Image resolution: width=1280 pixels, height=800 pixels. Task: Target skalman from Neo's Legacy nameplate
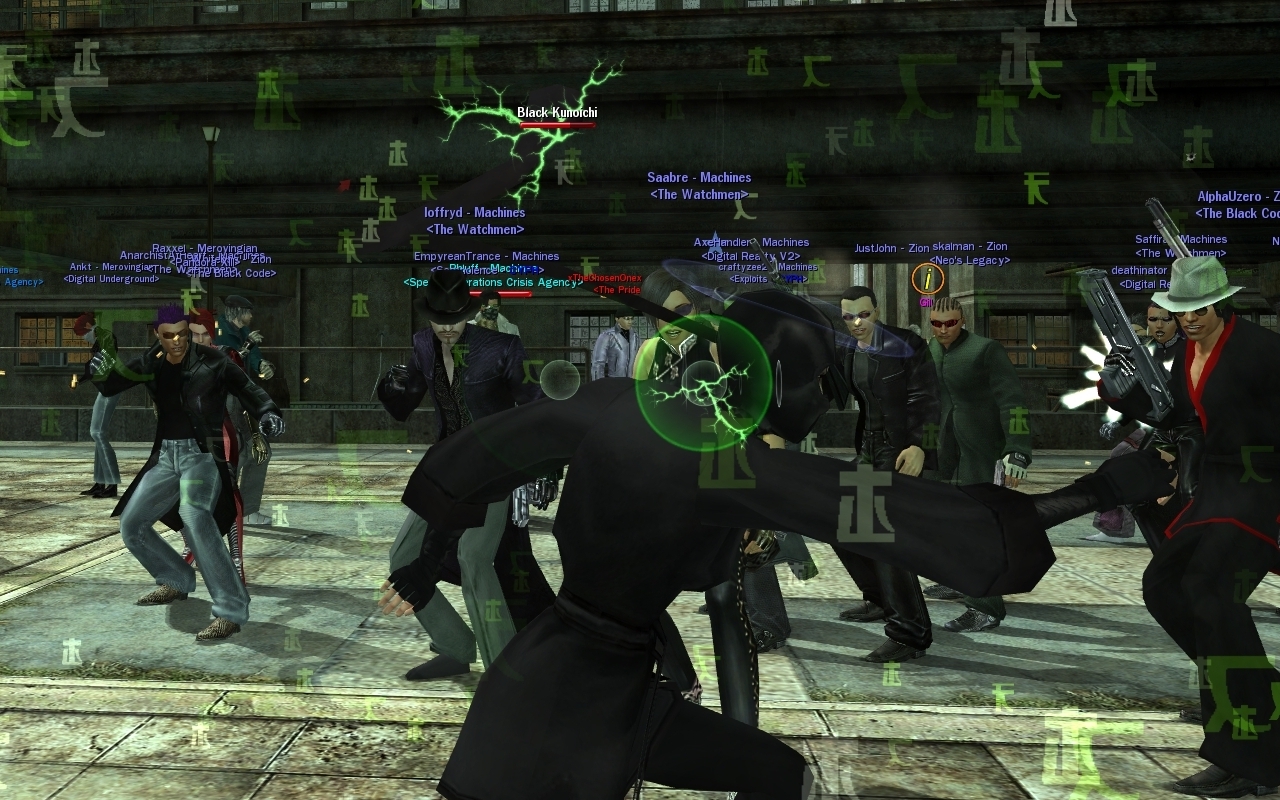click(x=969, y=247)
